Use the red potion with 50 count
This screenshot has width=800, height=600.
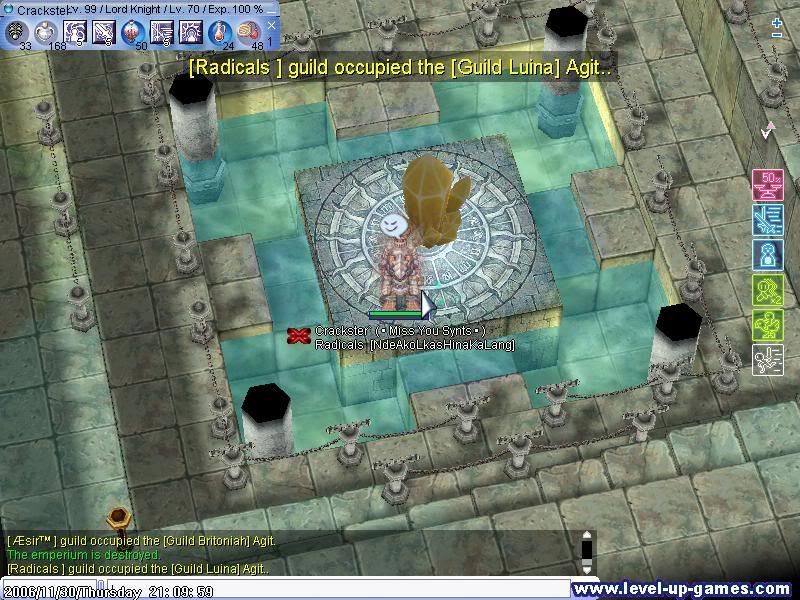133,32
